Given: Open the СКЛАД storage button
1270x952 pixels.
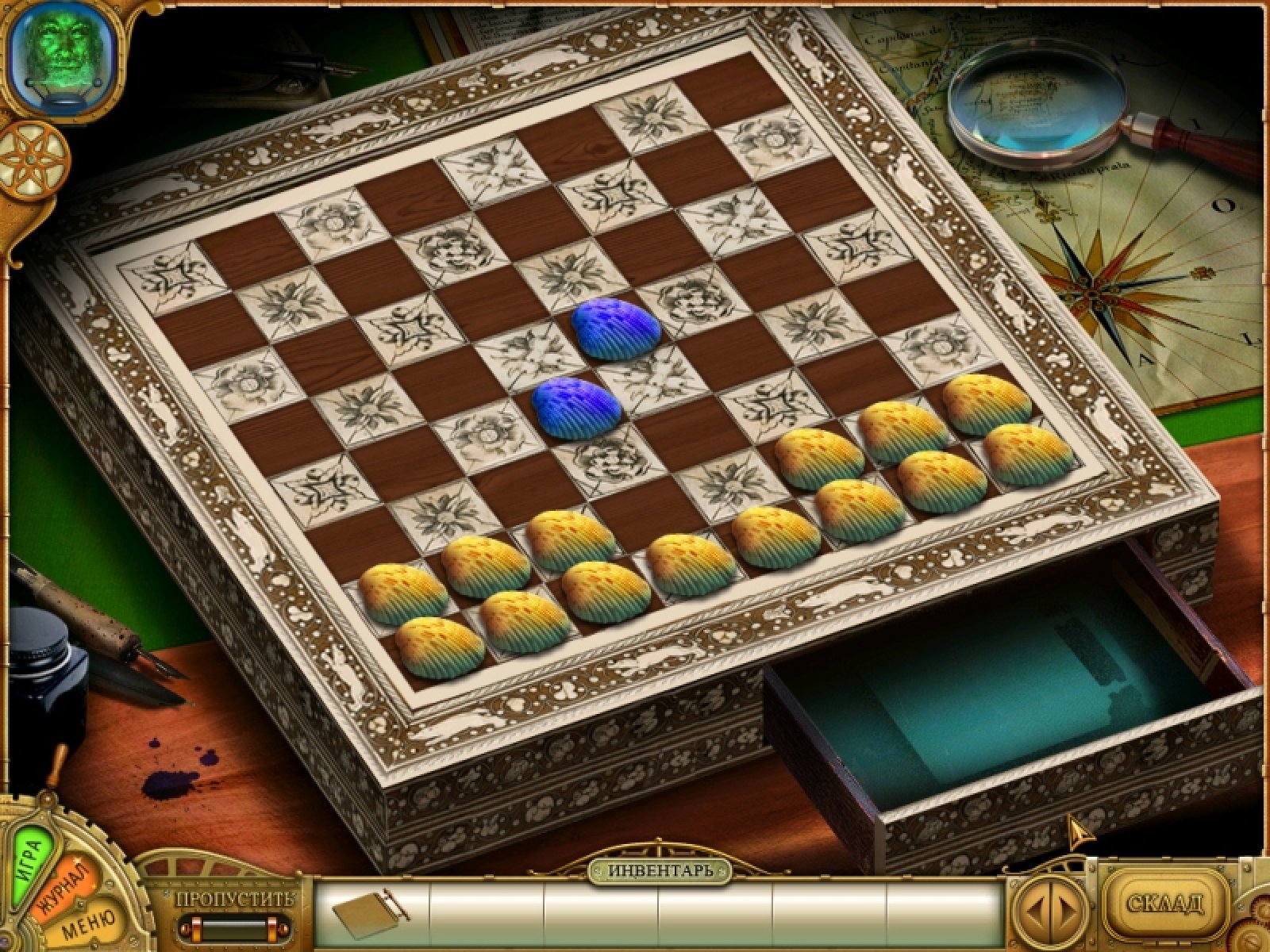Looking at the screenshot, I should (x=1165, y=903).
